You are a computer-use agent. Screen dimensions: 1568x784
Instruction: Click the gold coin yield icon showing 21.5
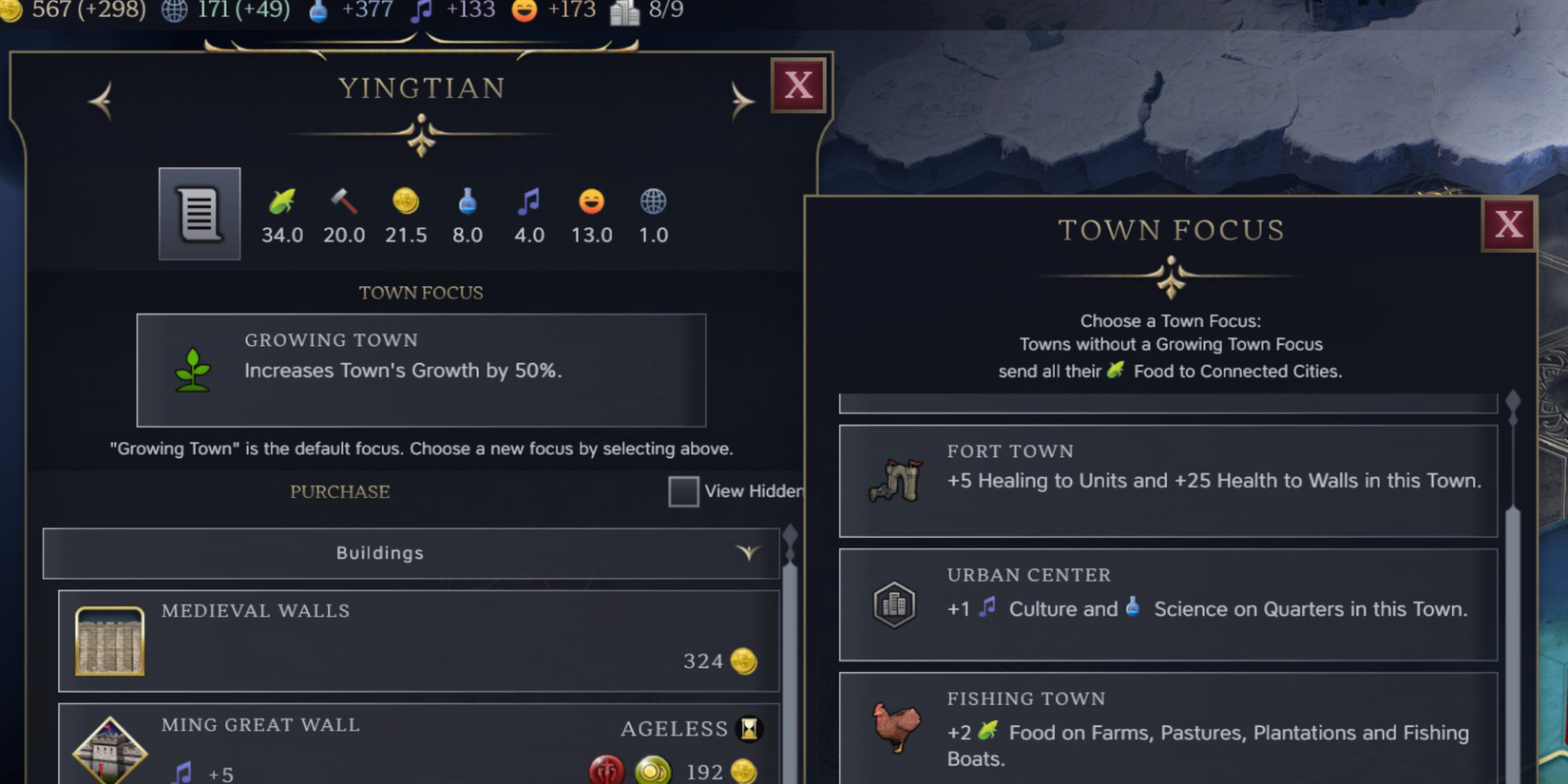click(x=405, y=202)
